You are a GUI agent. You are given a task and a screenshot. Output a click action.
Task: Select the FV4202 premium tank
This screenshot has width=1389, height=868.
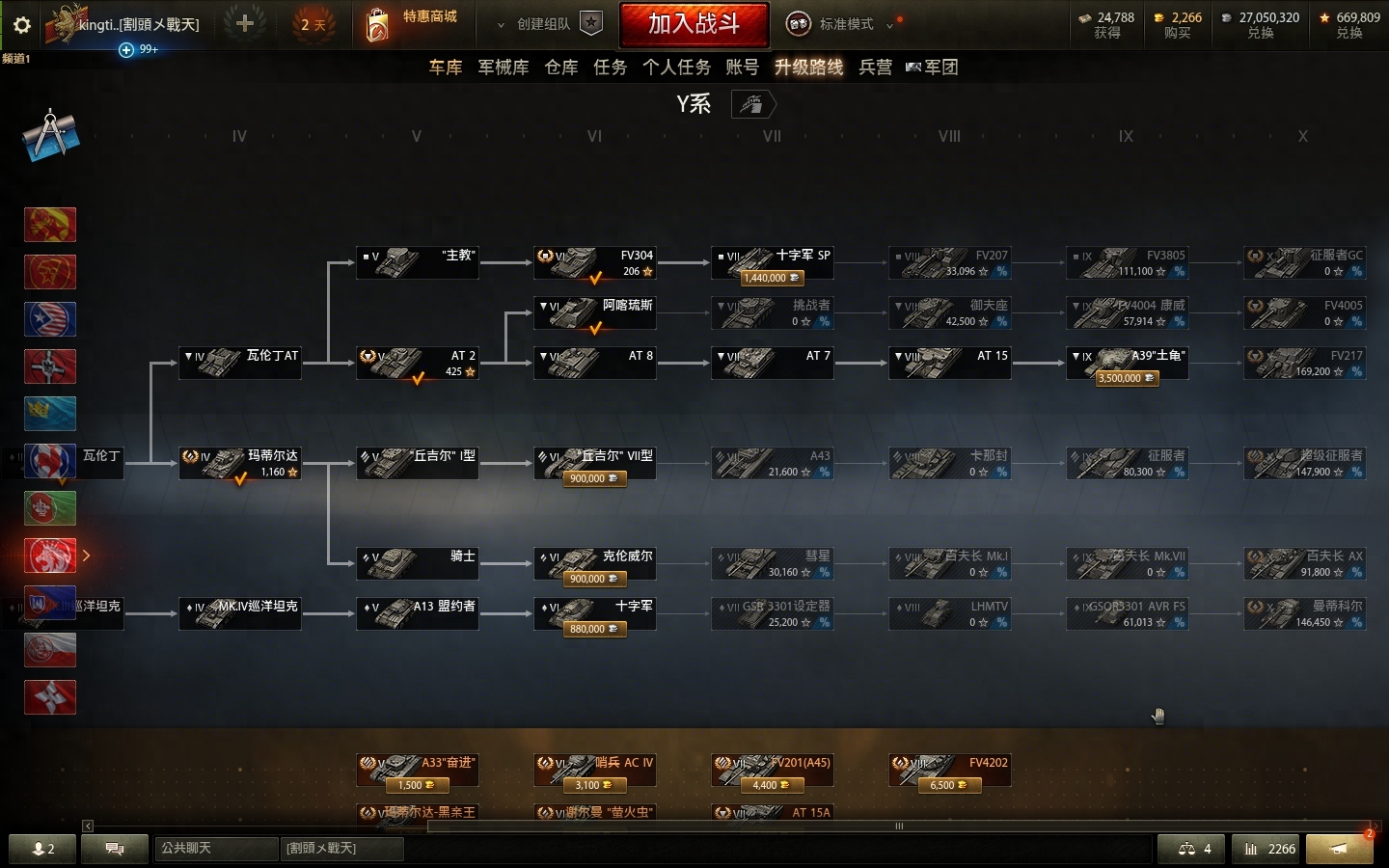[x=949, y=771]
